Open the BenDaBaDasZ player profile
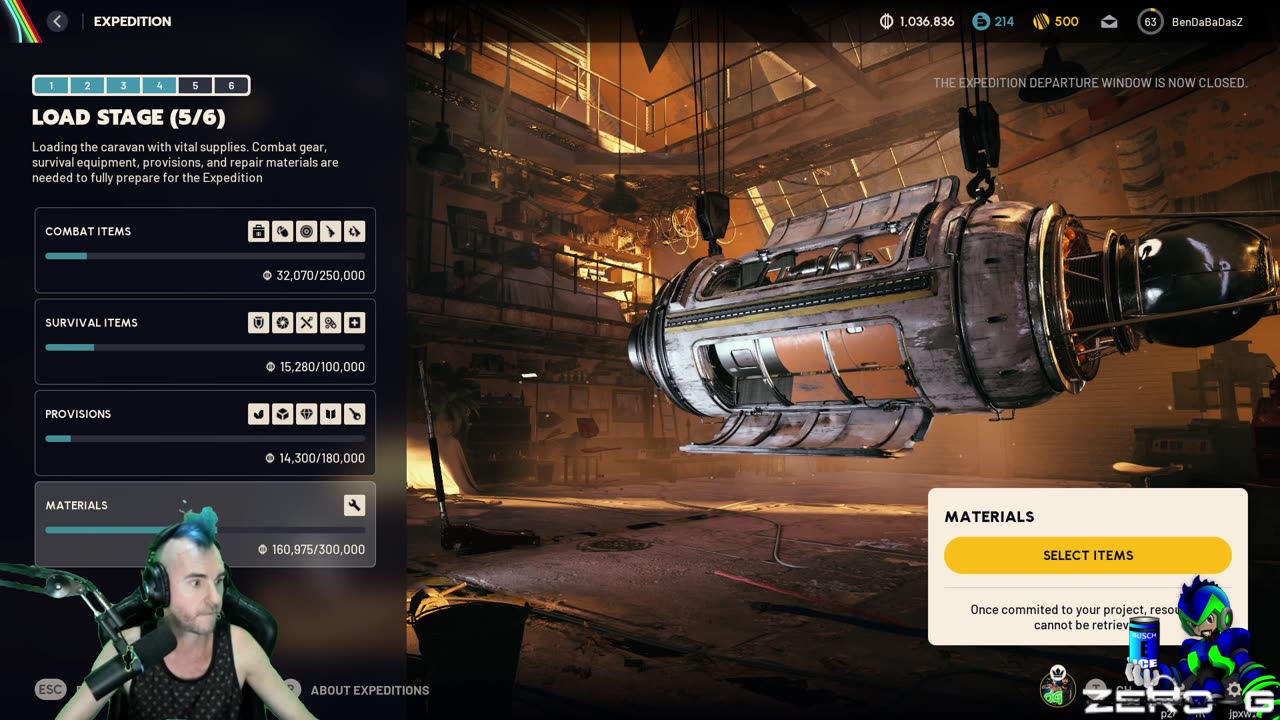Screen dimensions: 1280x720 (x=1192, y=21)
